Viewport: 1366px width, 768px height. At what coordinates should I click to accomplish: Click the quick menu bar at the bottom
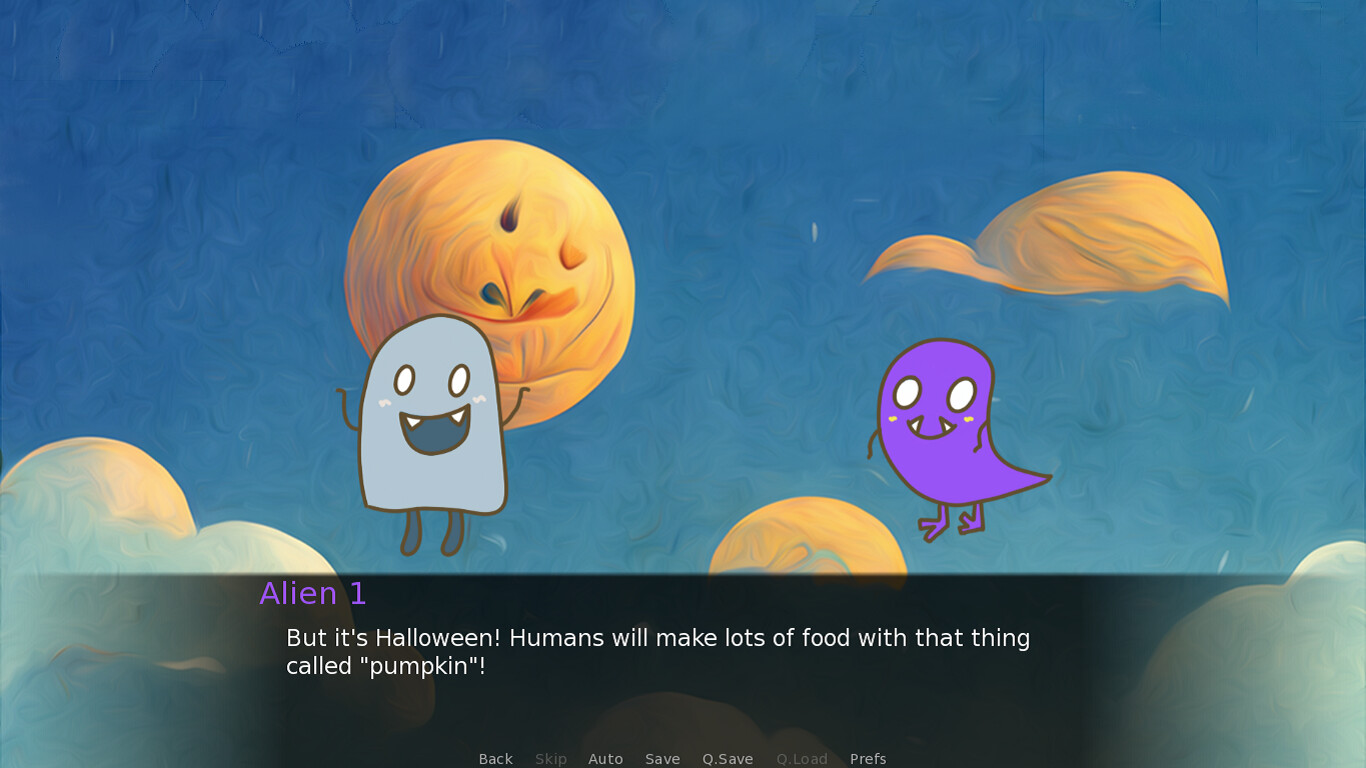683,759
